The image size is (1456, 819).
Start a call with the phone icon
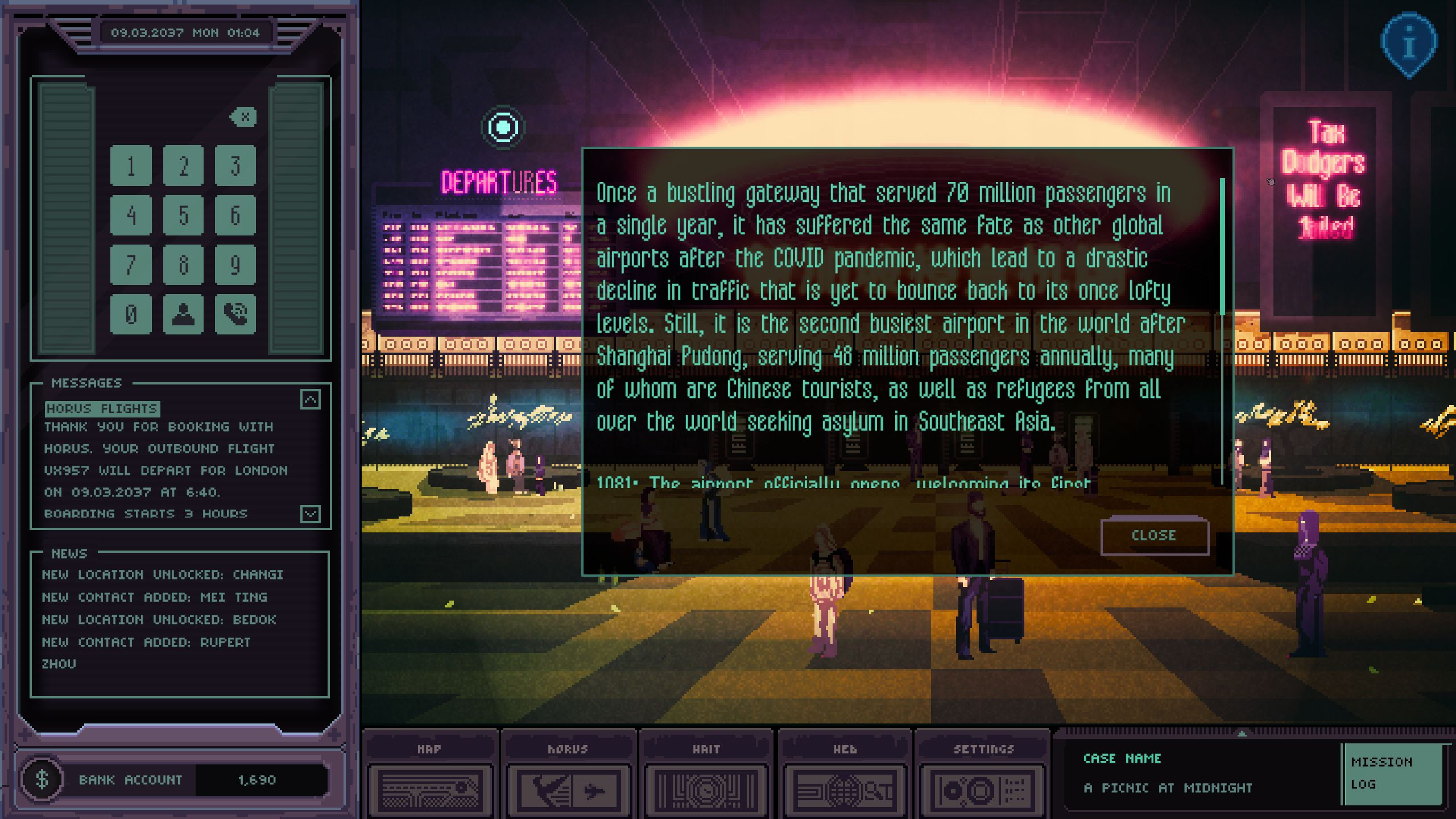coord(235,314)
